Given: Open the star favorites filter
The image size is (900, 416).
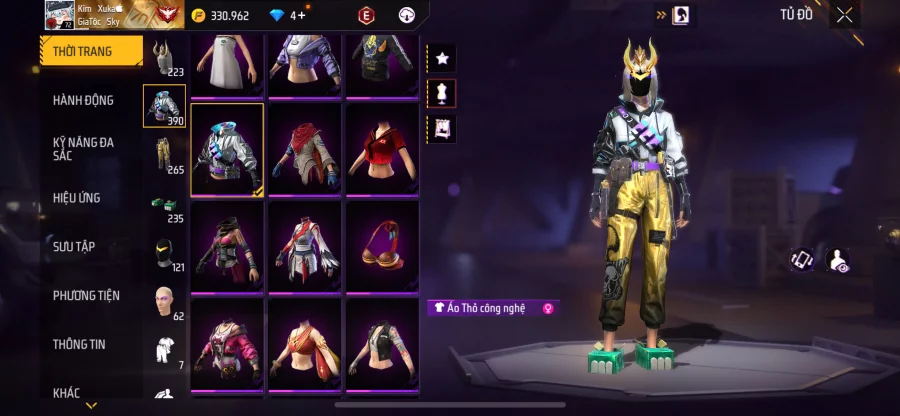Looking at the screenshot, I should [441, 58].
